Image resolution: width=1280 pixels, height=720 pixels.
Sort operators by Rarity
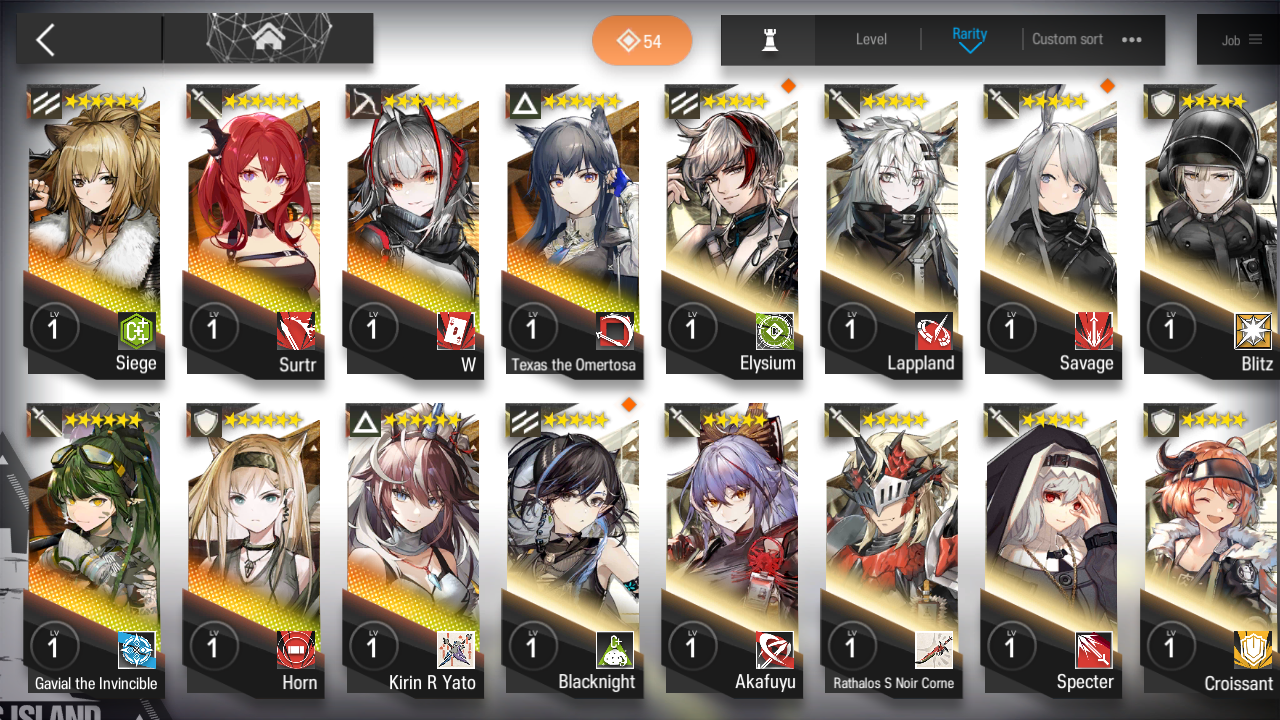(x=969, y=40)
